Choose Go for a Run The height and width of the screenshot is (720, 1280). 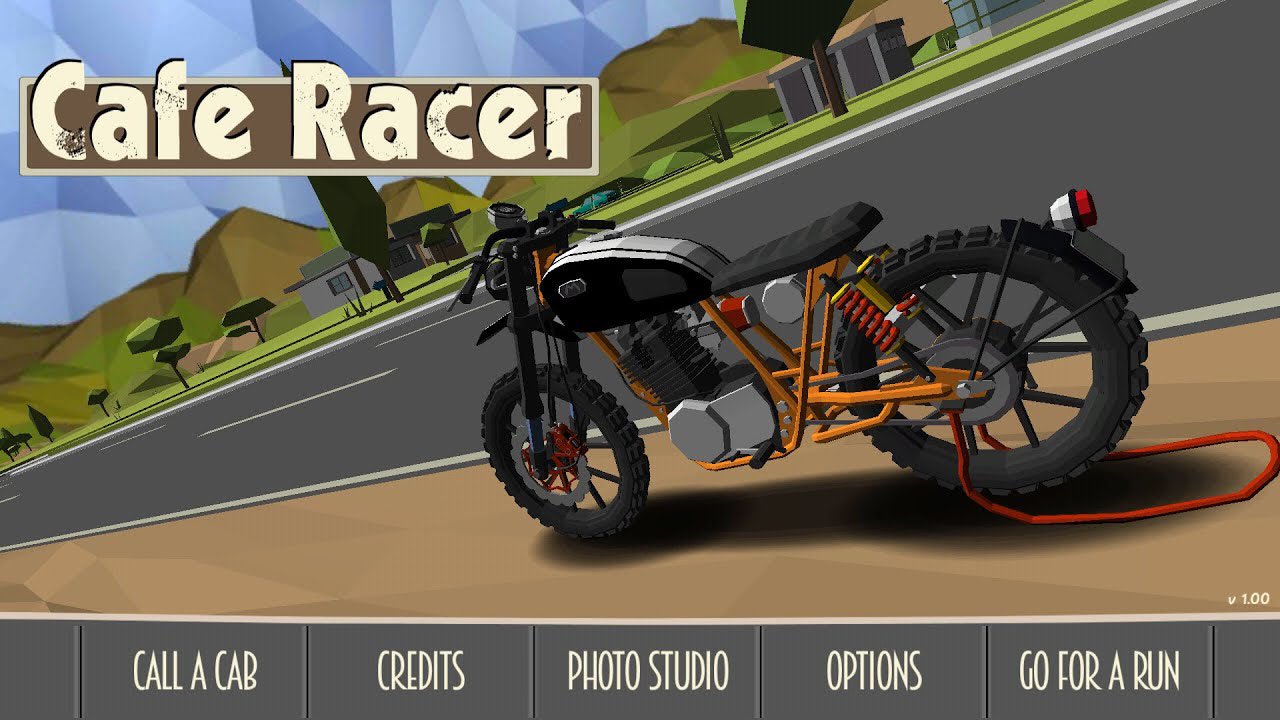point(1100,671)
